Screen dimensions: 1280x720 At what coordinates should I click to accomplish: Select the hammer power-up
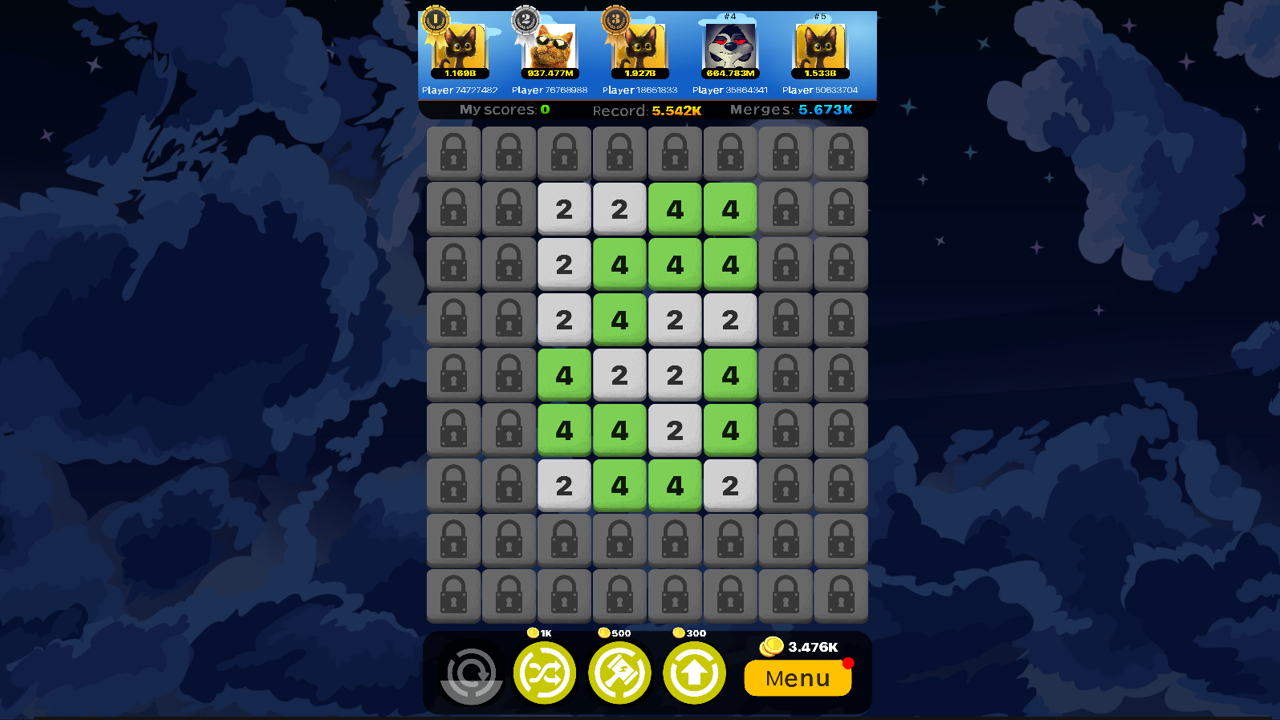tap(619, 673)
